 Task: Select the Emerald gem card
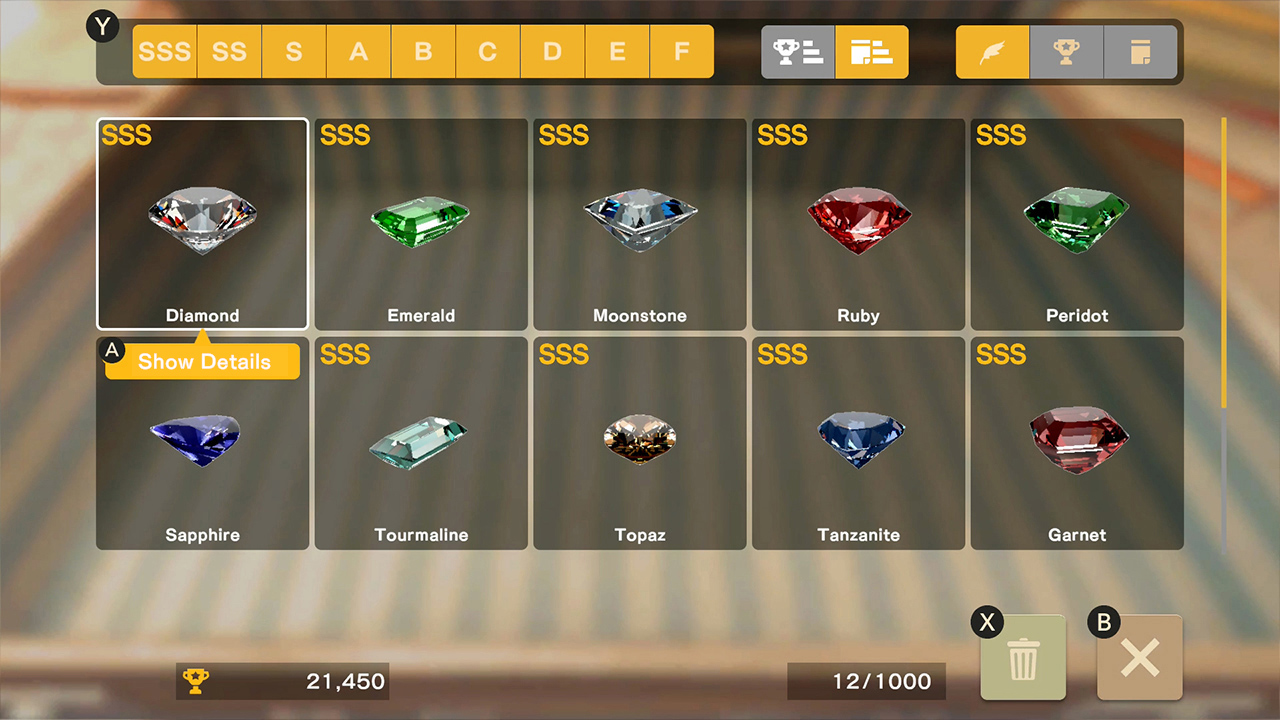click(420, 224)
